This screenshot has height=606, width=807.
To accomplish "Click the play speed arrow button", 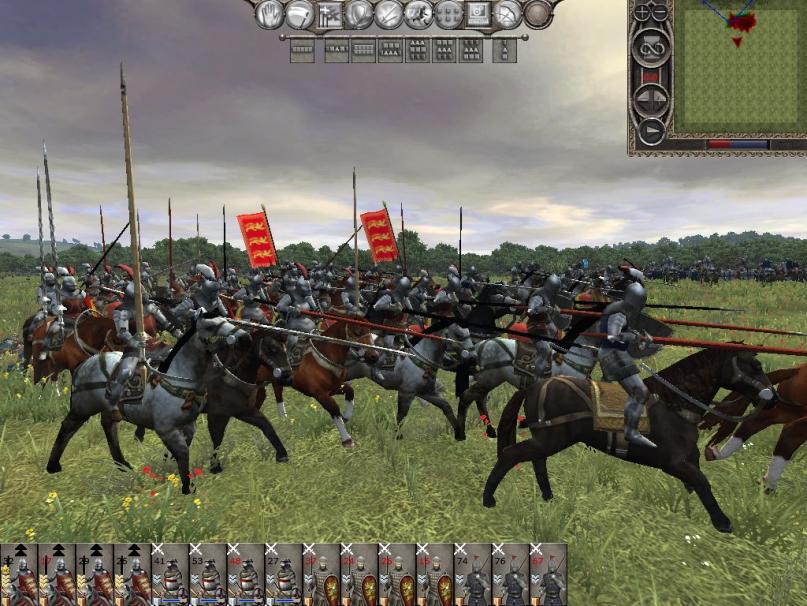I will (650, 130).
